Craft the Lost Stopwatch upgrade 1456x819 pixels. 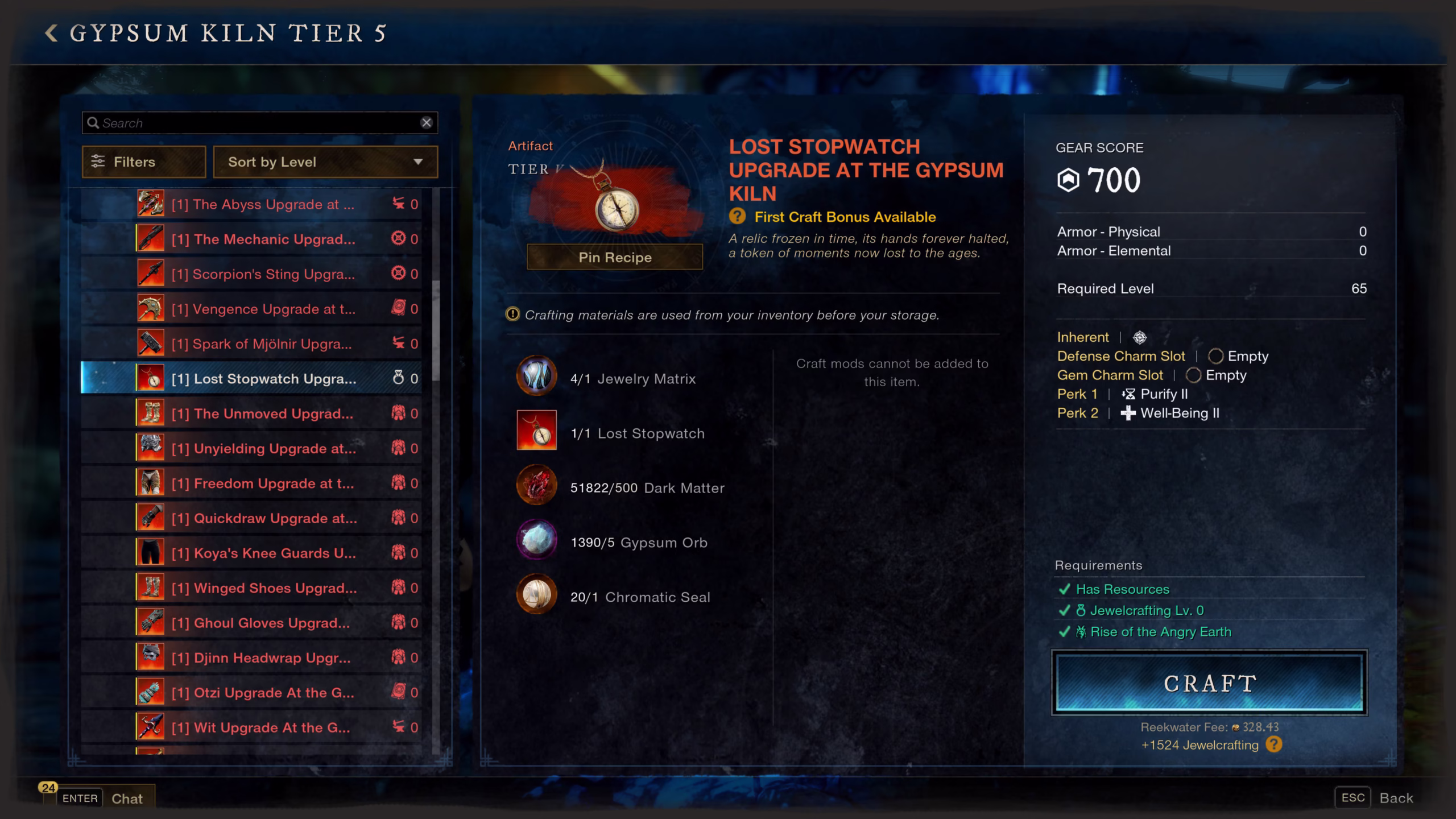1209,683
